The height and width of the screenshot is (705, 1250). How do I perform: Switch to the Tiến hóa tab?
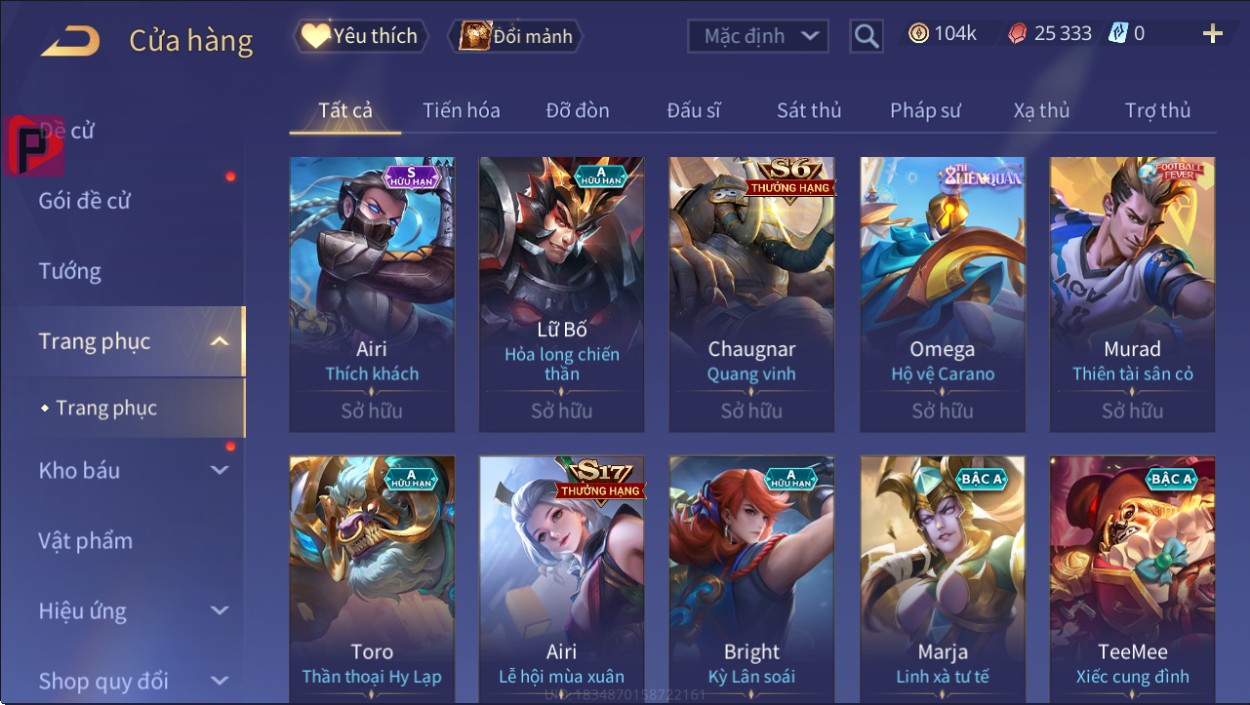[x=461, y=110]
